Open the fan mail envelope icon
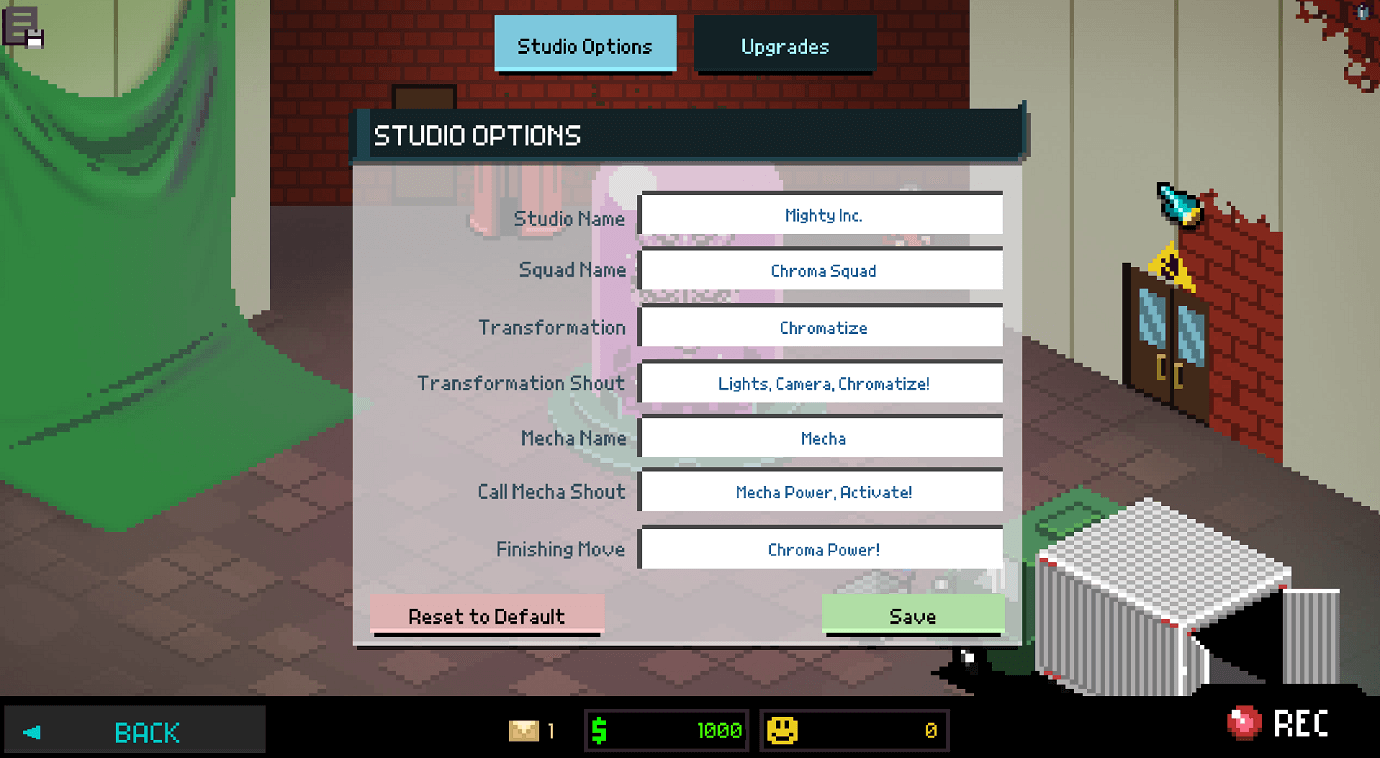 [524, 729]
